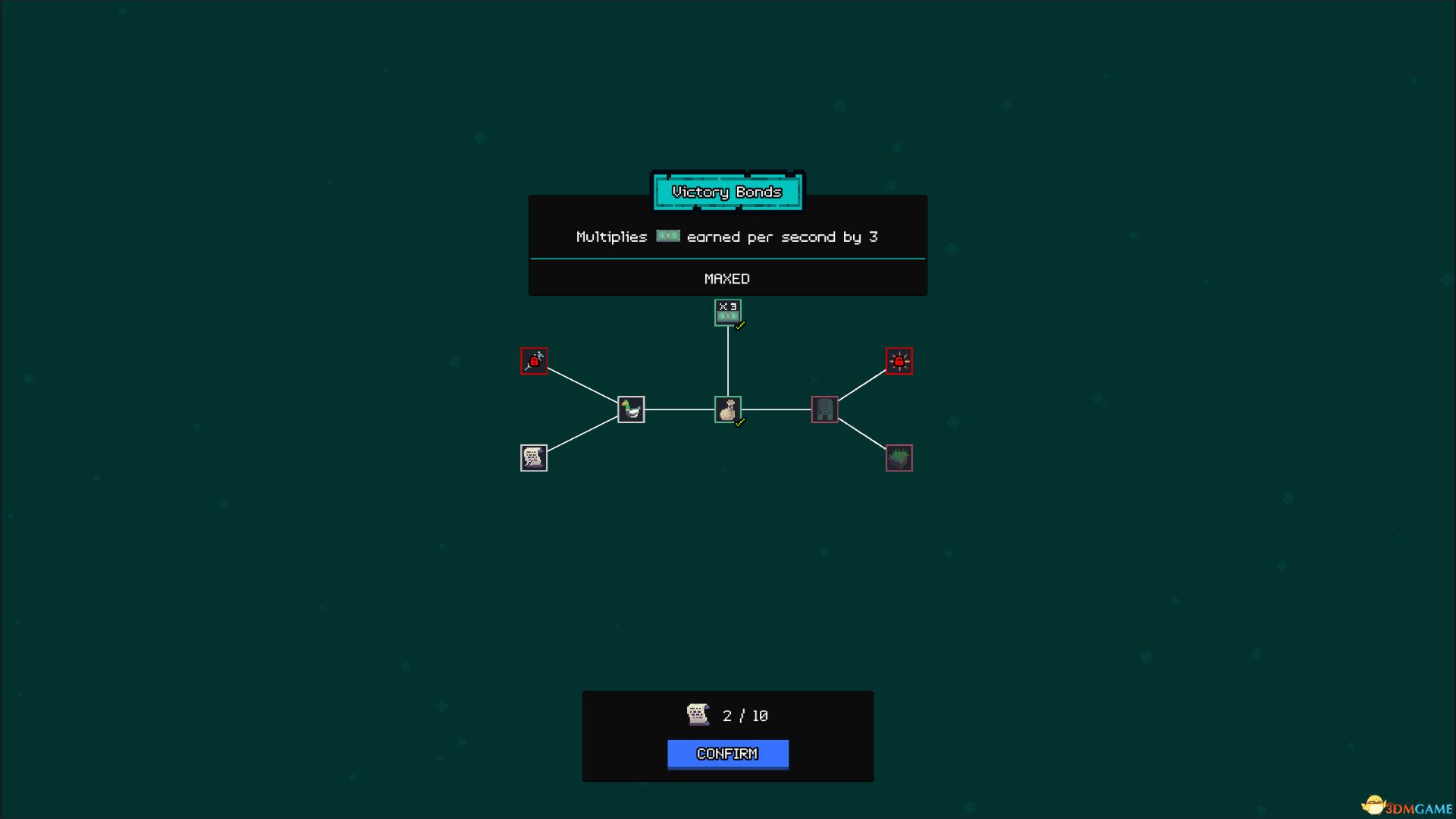Click the dark panel holding the point counter

point(728,735)
